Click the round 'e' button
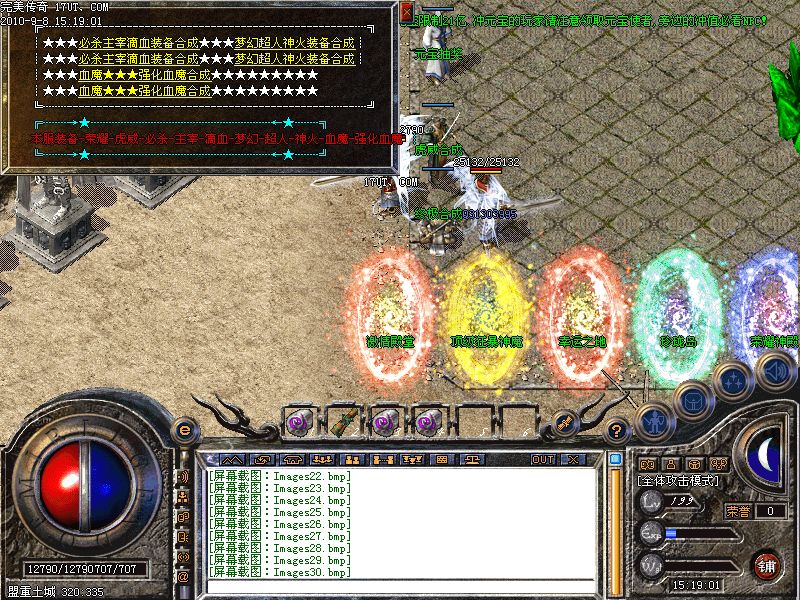 point(183,430)
